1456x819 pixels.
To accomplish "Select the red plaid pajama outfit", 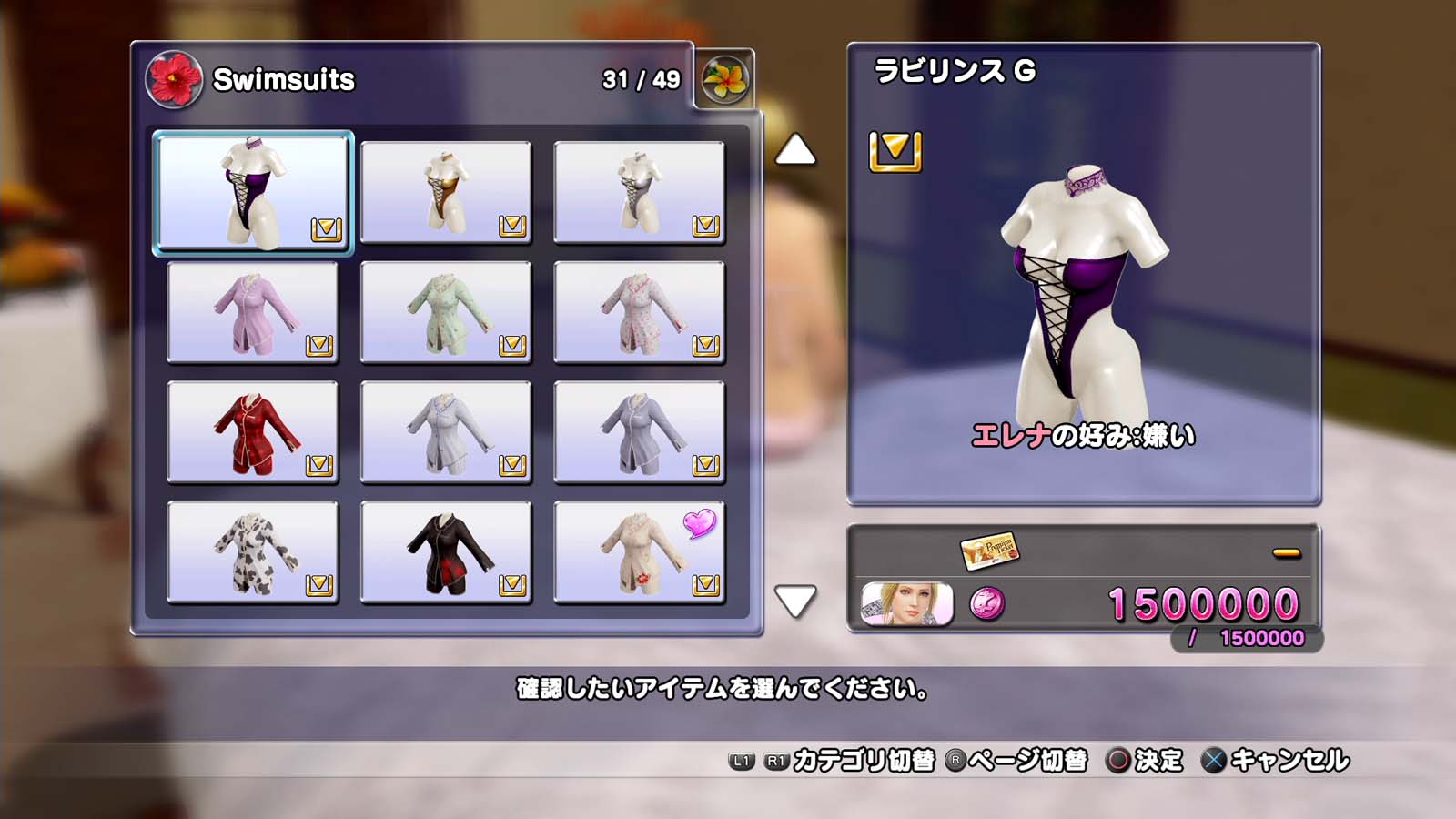I will (x=253, y=432).
